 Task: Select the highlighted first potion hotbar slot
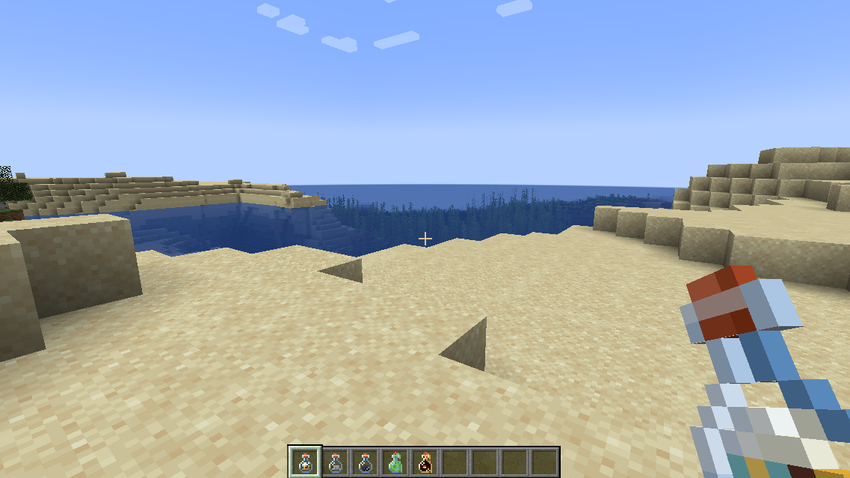point(305,462)
